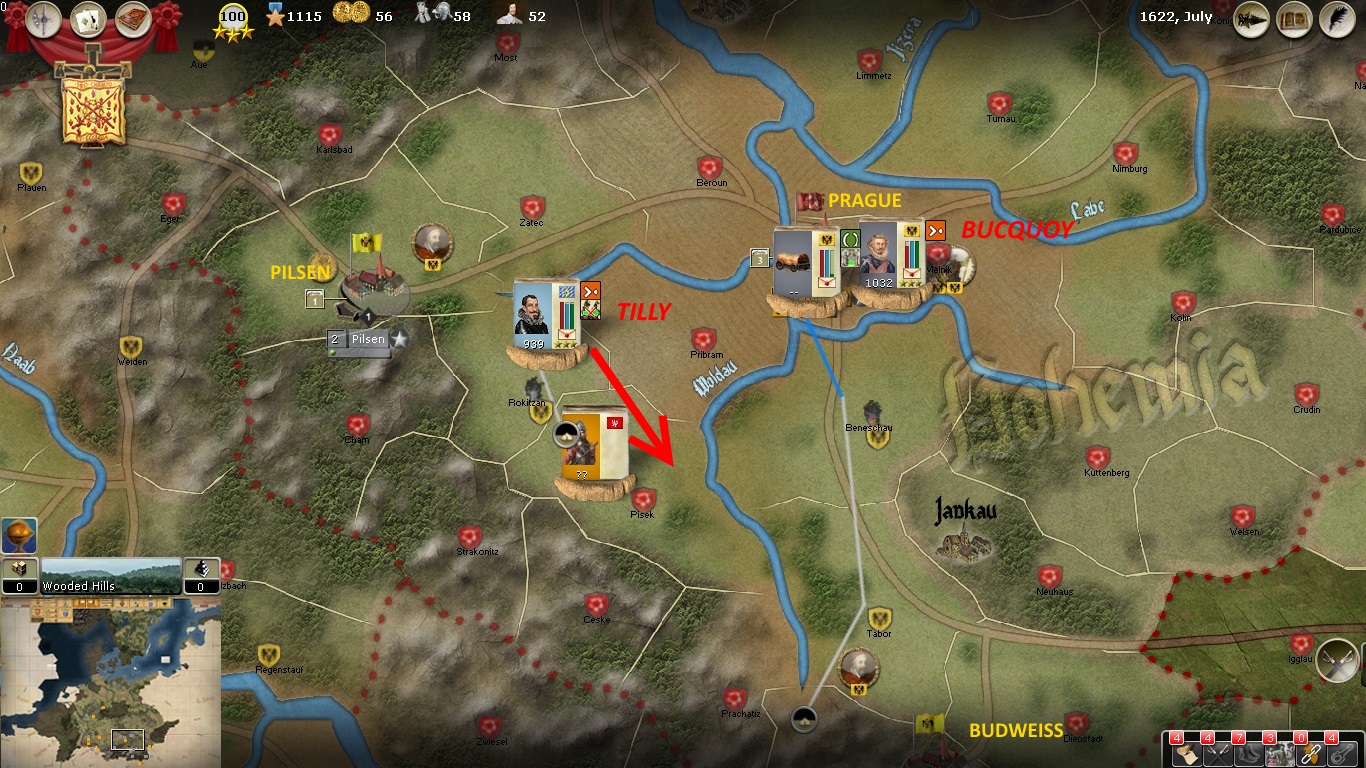Open the broken chain filter
The width and height of the screenshot is (1366, 768).
click(x=1311, y=753)
